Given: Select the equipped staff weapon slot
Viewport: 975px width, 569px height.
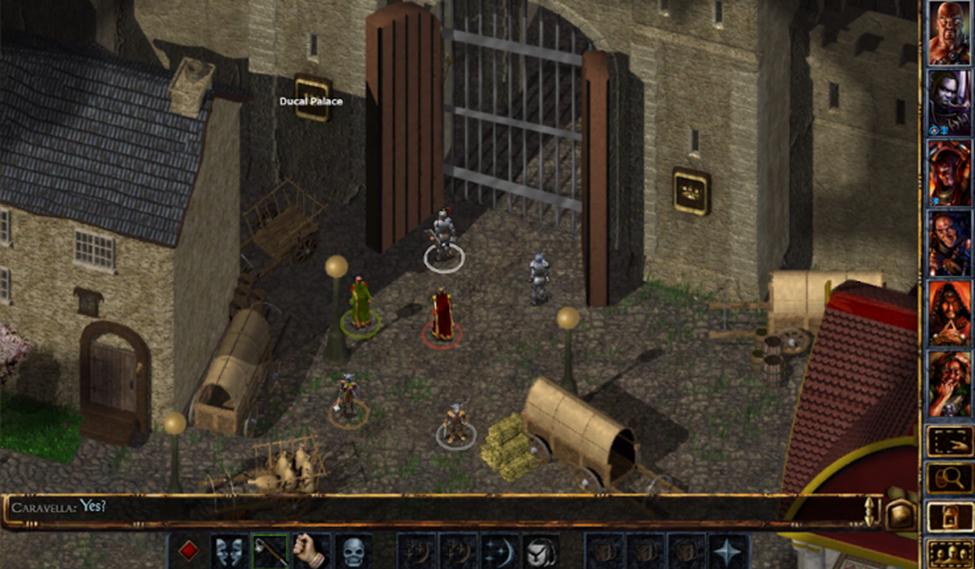Looking at the screenshot, I should tap(270, 551).
